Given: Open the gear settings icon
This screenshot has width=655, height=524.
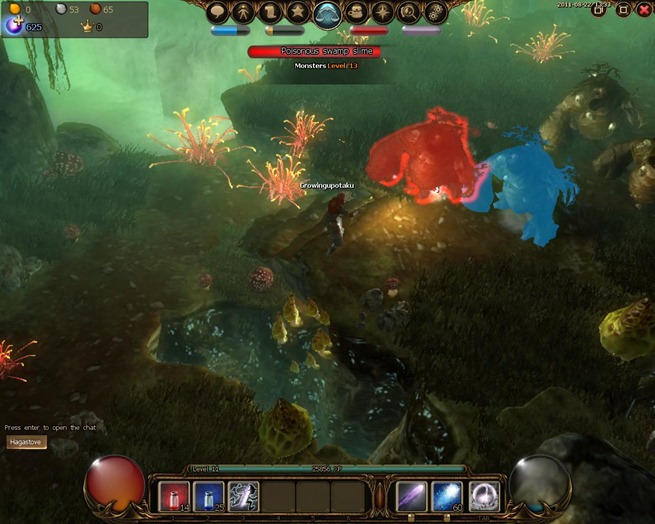Looking at the screenshot, I should pos(436,12).
